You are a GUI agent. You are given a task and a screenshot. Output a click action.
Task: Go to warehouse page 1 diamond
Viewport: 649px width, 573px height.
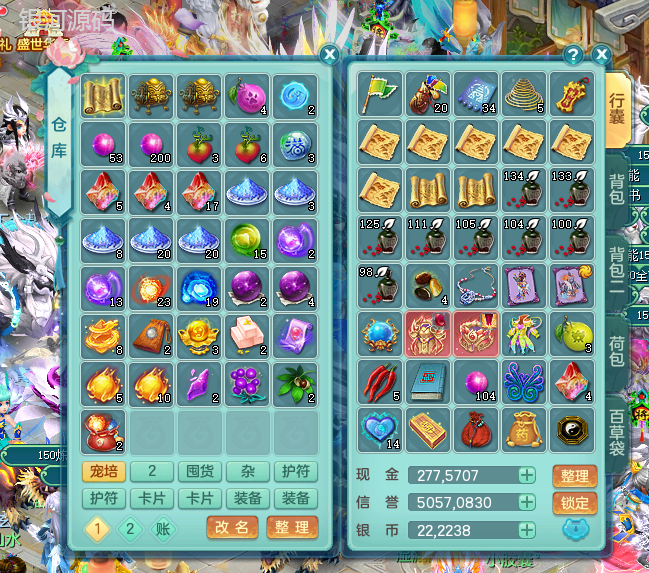97,528
